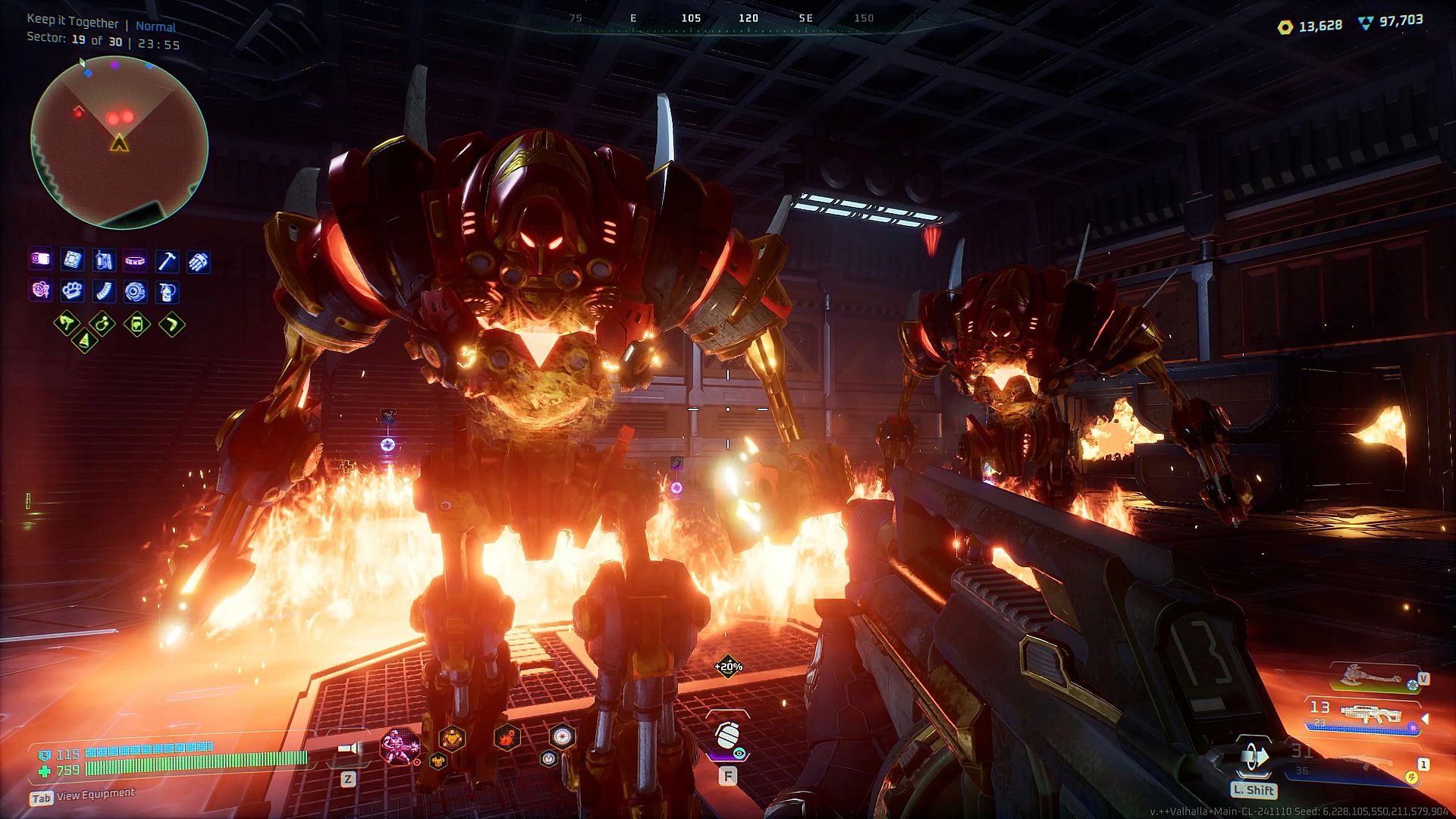Screen dimensions: 1456x819
Task: Click the green jar perk icon
Action: pyautogui.click(x=136, y=325)
